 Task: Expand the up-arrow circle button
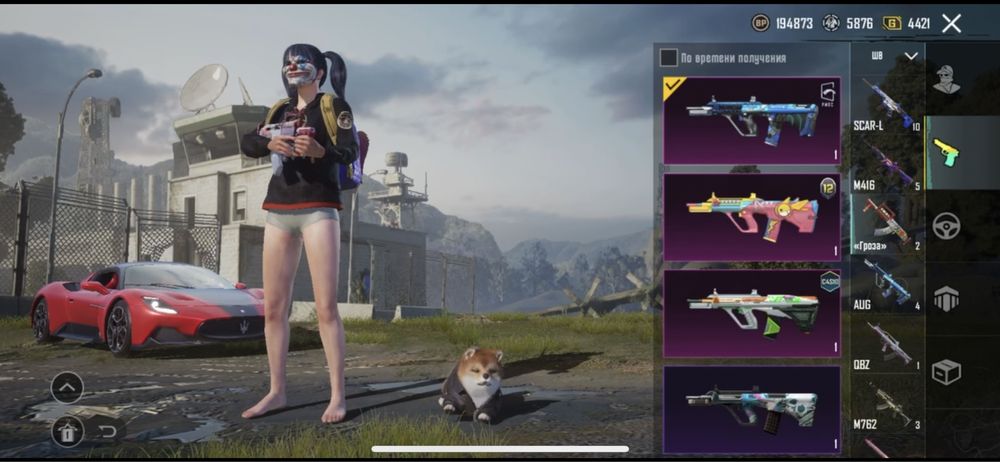pyautogui.click(x=67, y=387)
